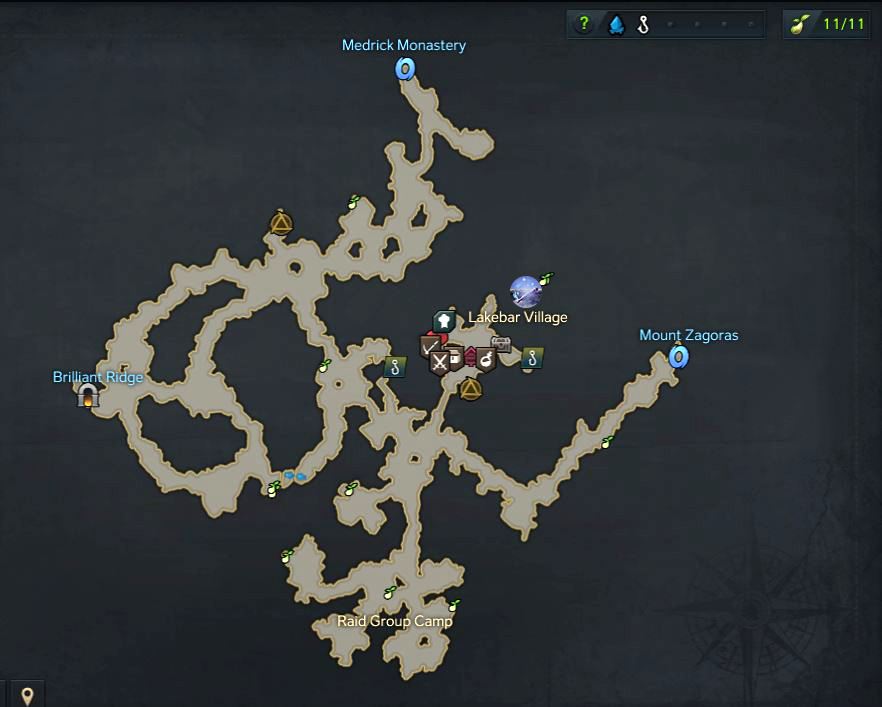Select the Mount Zagoras portal marker
882x707 pixels.
click(679, 356)
